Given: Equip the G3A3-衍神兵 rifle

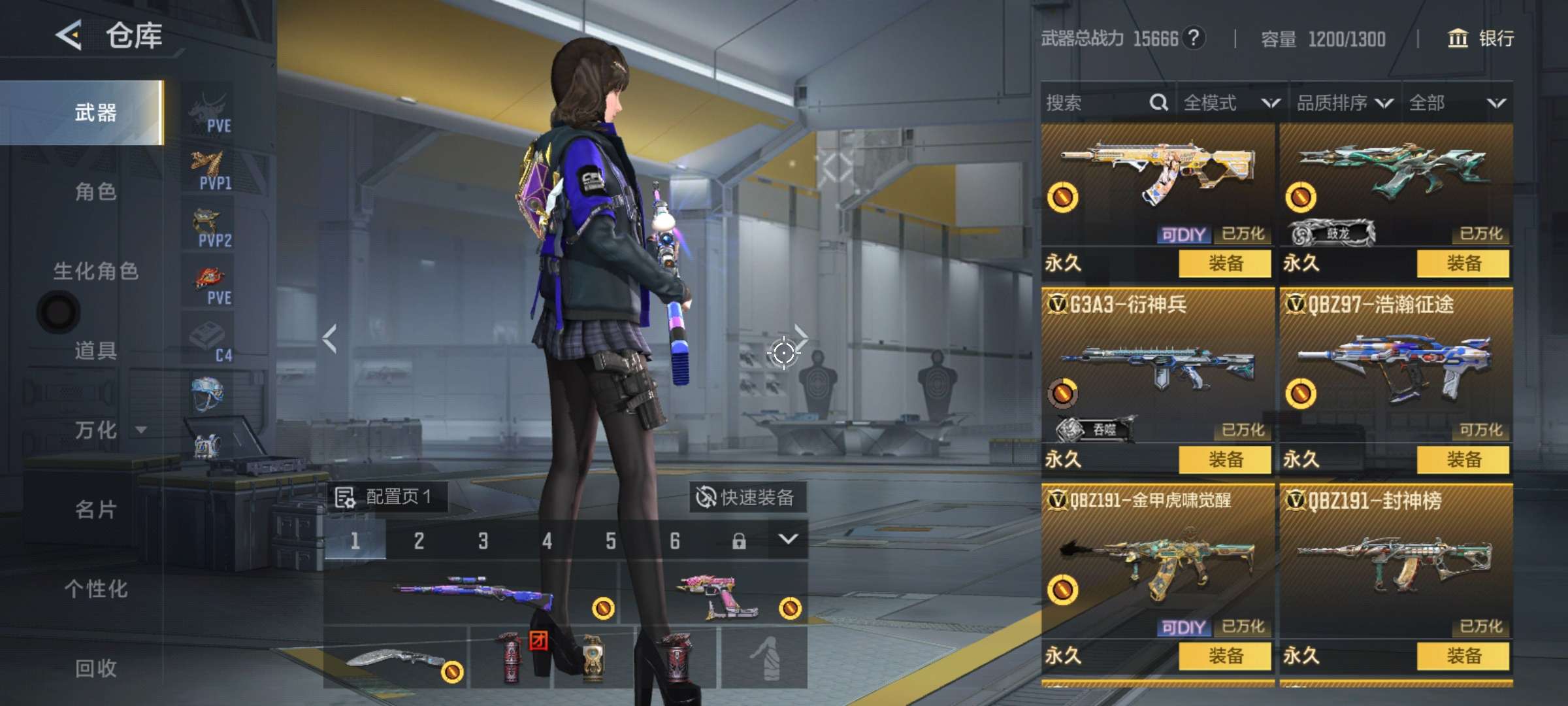Looking at the screenshot, I should point(1224,460).
